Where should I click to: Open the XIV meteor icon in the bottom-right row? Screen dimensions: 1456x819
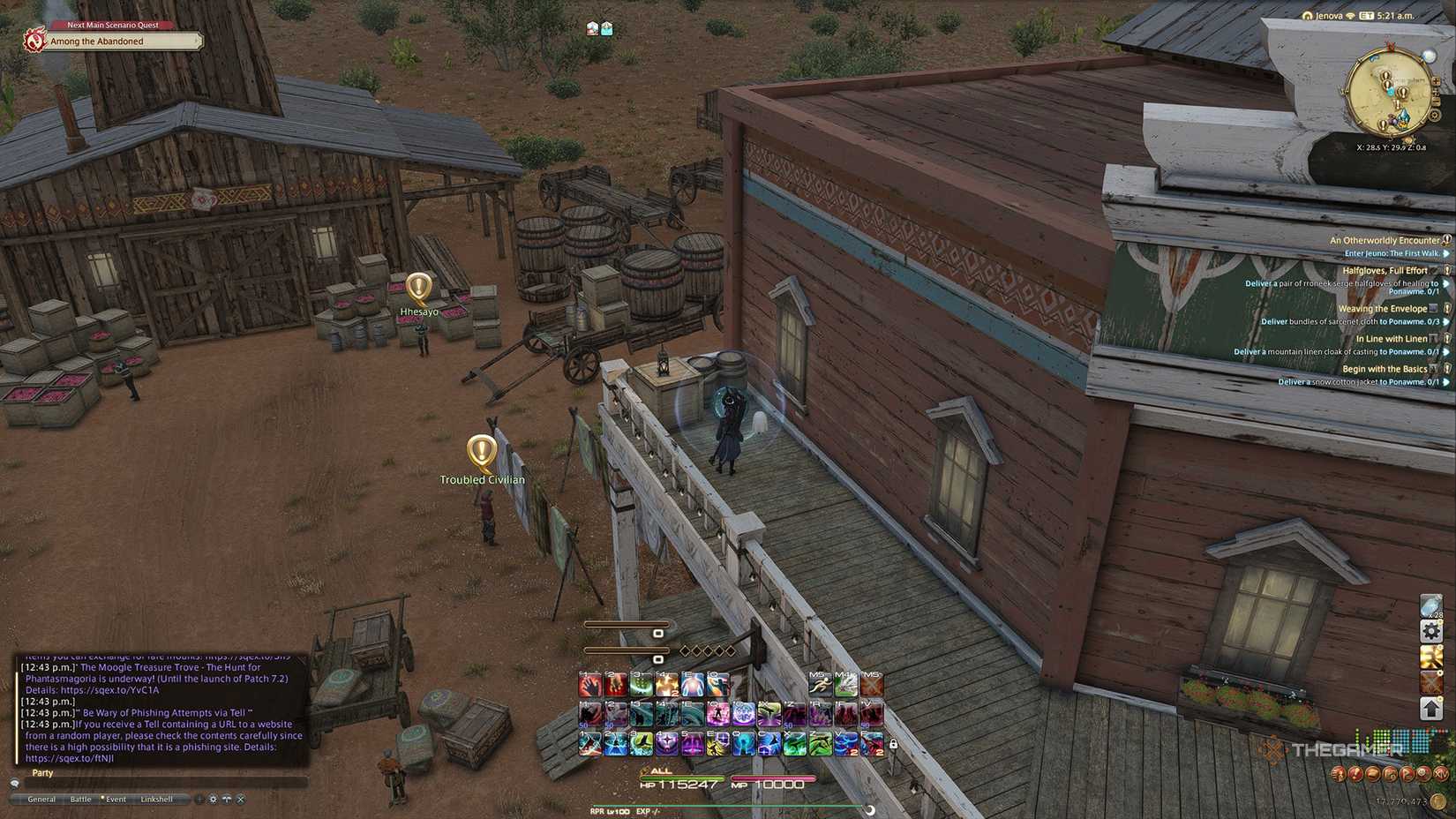pos(1442,774)
